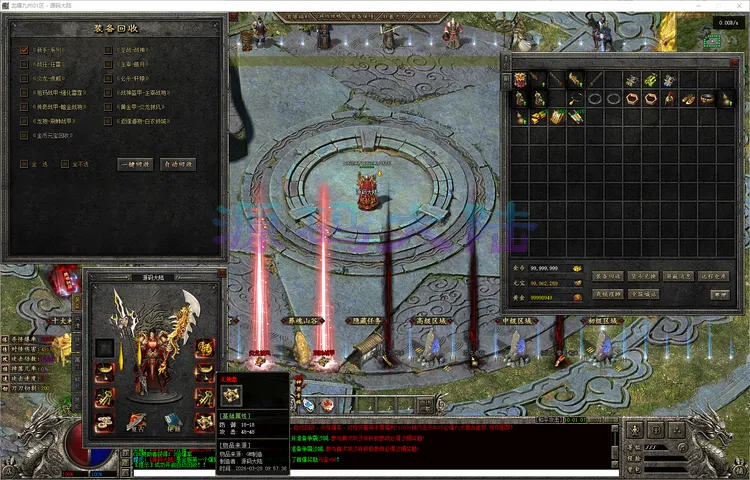Screen dimensions: 750x480
Task: Toggle the 新手·系列 recycle checkbox
Action: [23, 50]
